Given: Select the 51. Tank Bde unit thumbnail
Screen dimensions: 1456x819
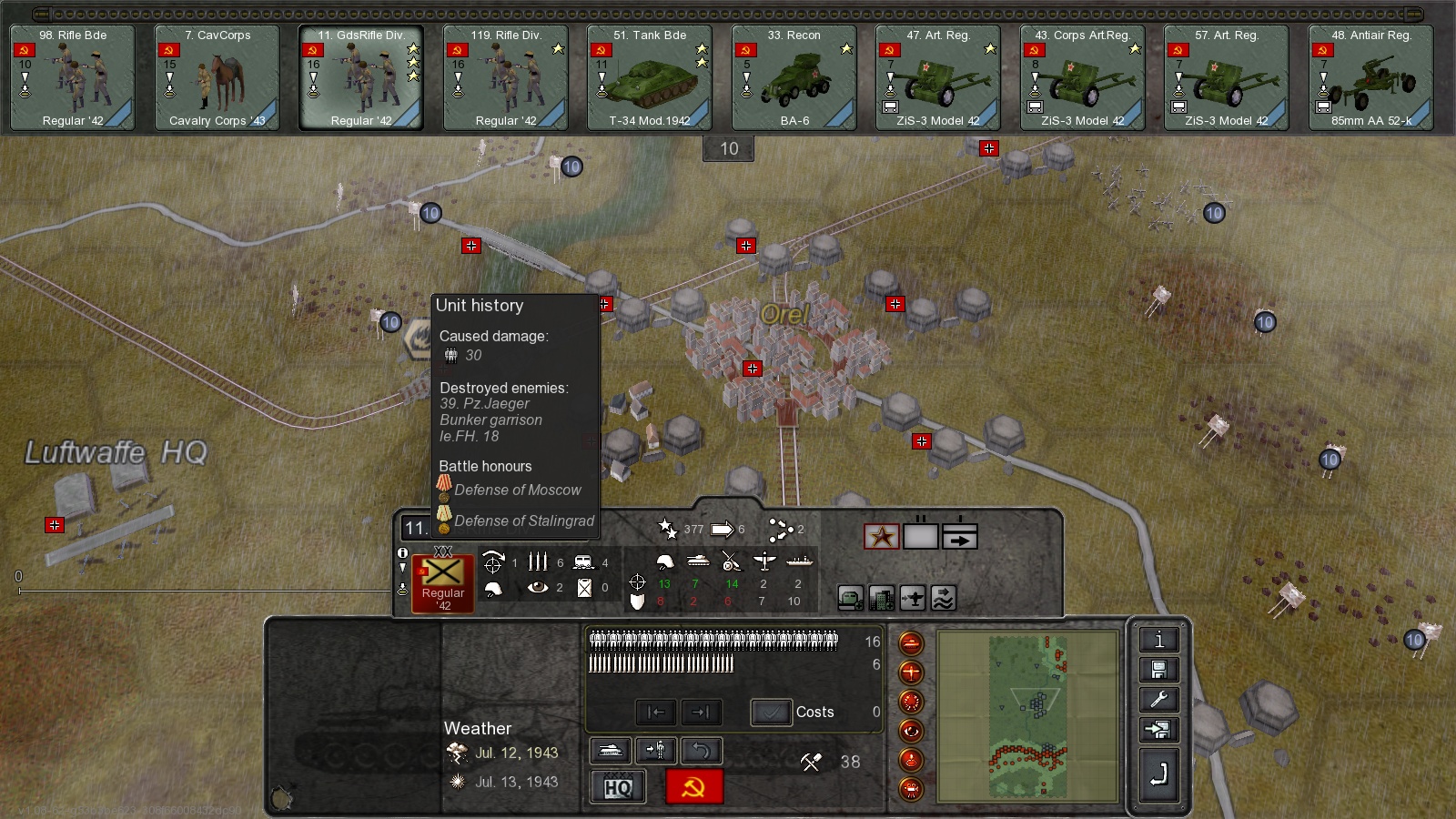Looking at the screenshot, I should click(648, 76).
